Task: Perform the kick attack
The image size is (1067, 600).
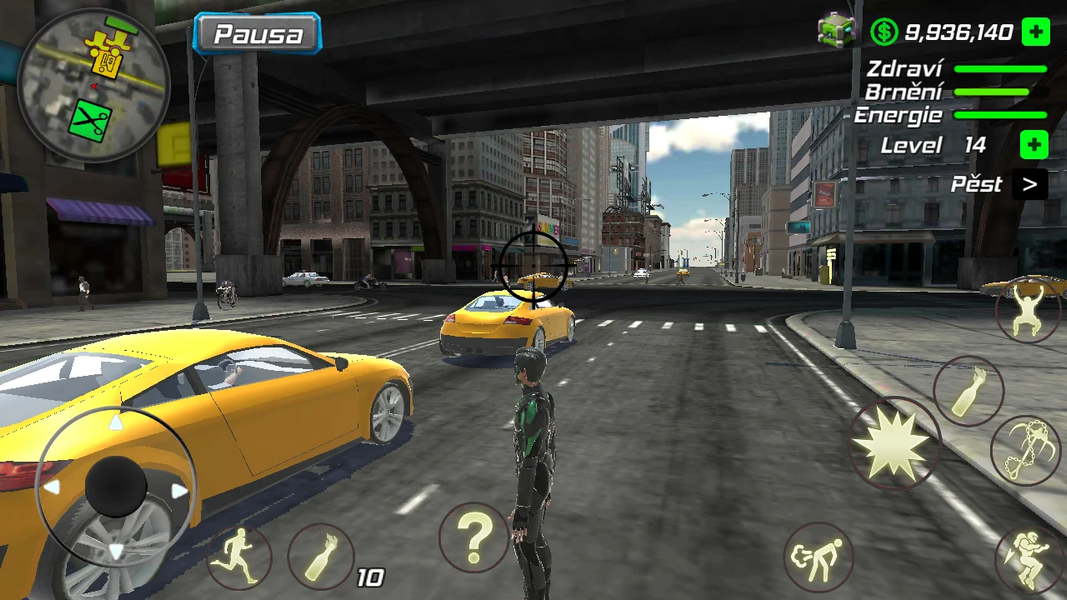Action: click(819, 557)
